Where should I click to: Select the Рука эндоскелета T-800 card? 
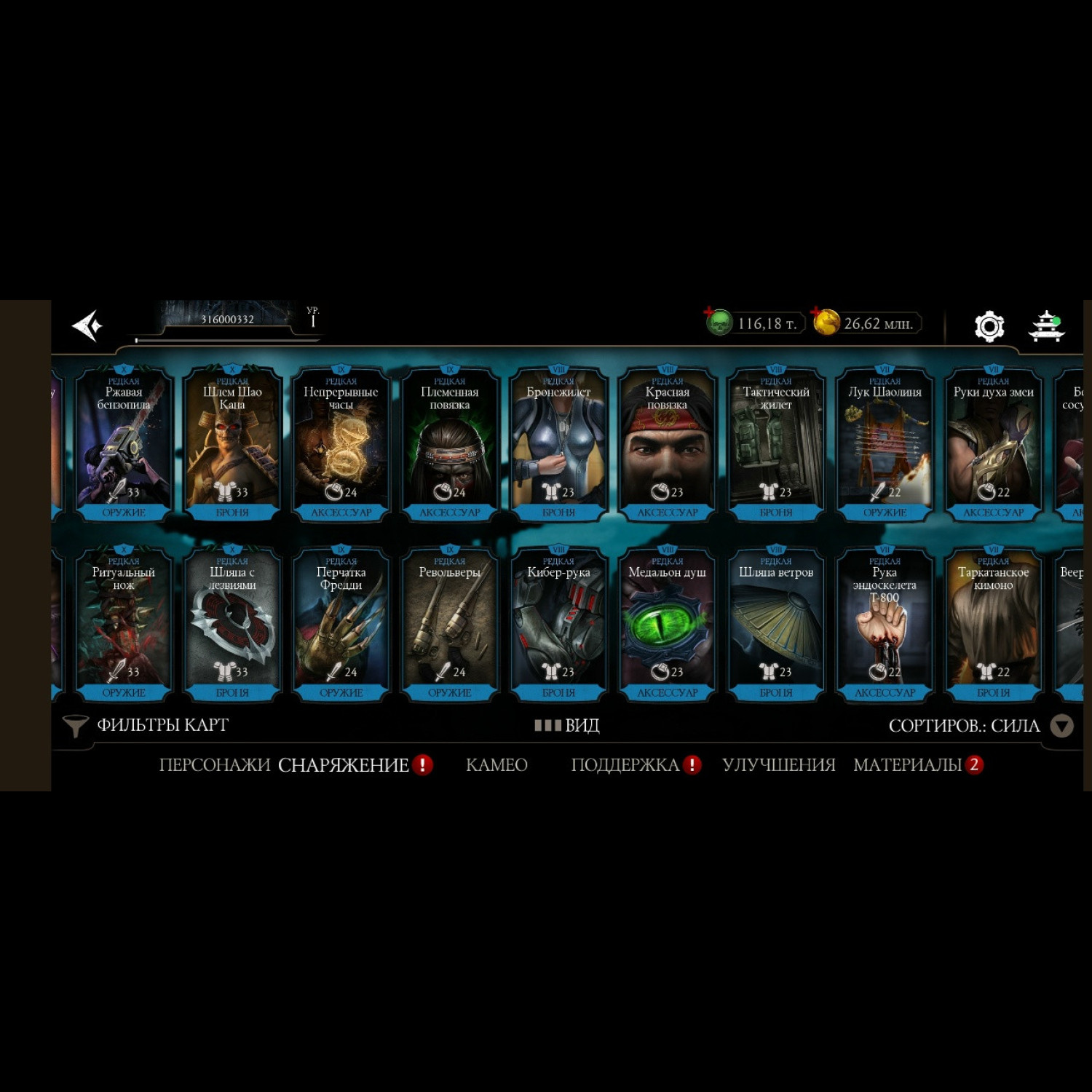pyautogui.click(x=885, y=625)
